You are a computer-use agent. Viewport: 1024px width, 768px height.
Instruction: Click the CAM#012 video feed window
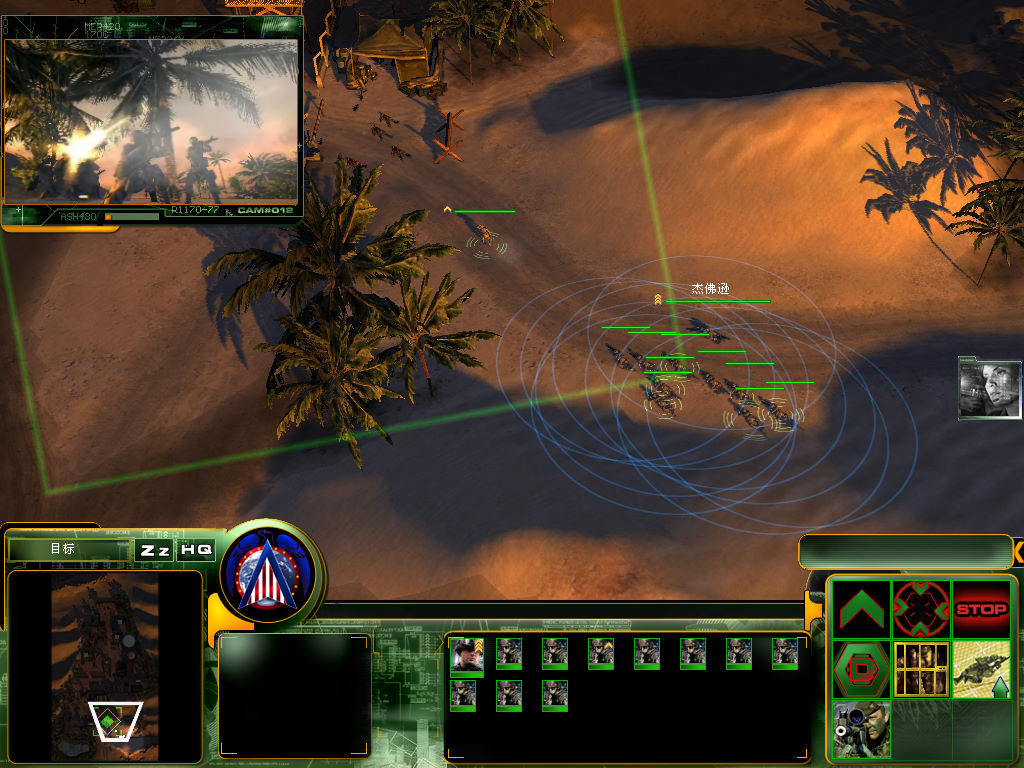[152, 118]
